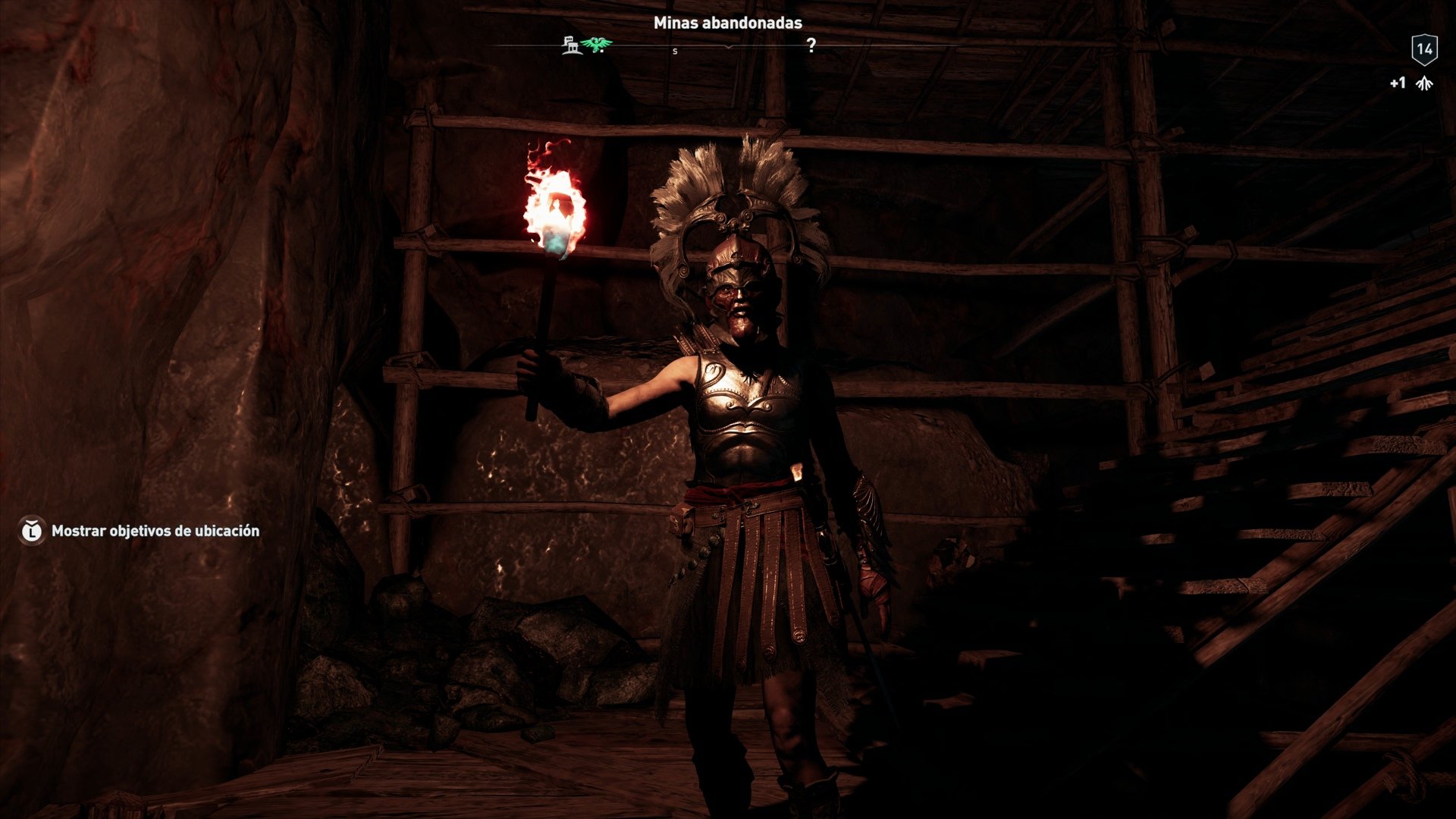This screenshot has width=1456, height=819.
Task: Click the question mark undiscovered location marker
Action: (x=811, y=45)
